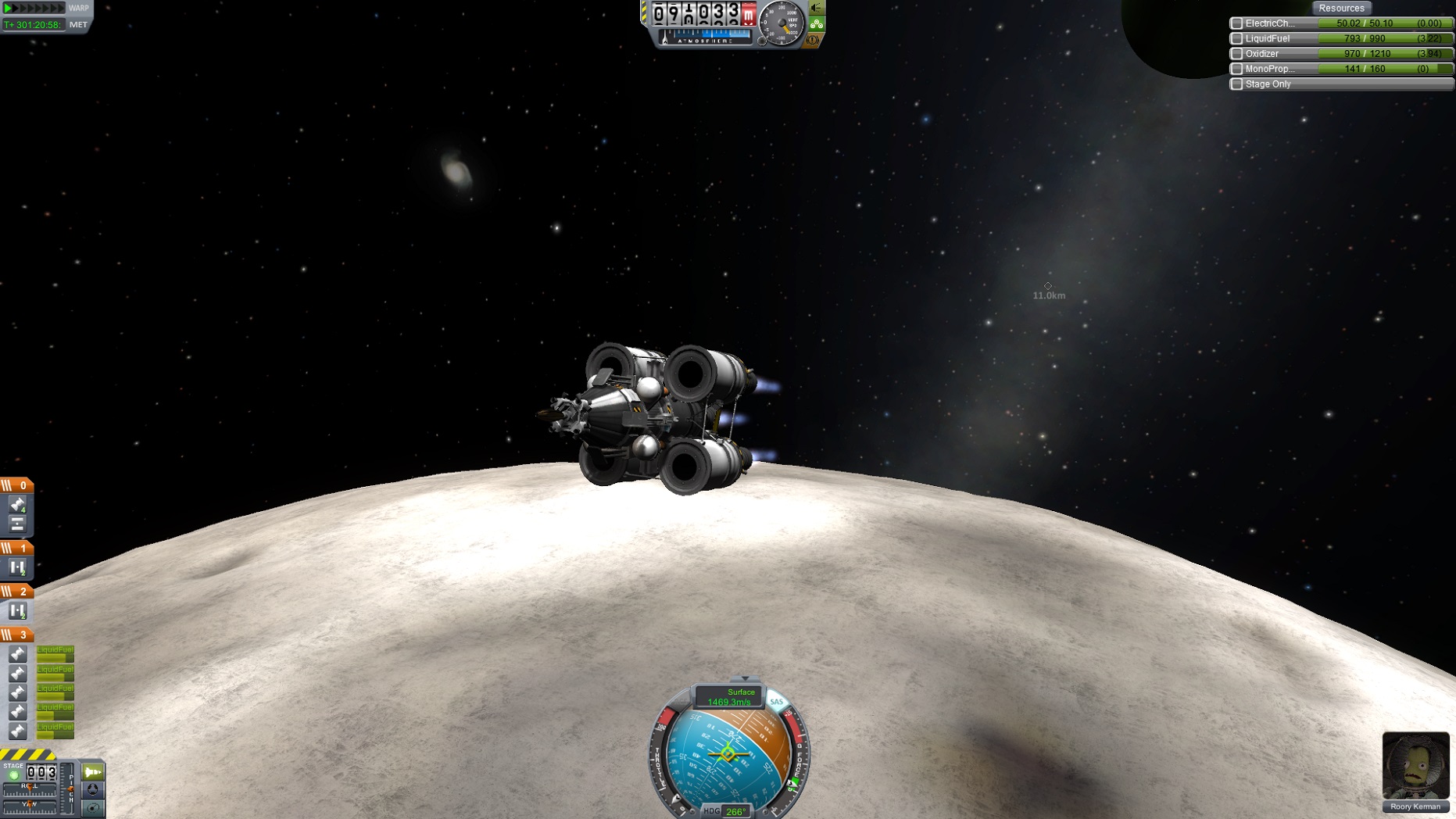
Task: Toggle the SAS button on the navball
Action: pyautogui.click(x=776, y=702)
